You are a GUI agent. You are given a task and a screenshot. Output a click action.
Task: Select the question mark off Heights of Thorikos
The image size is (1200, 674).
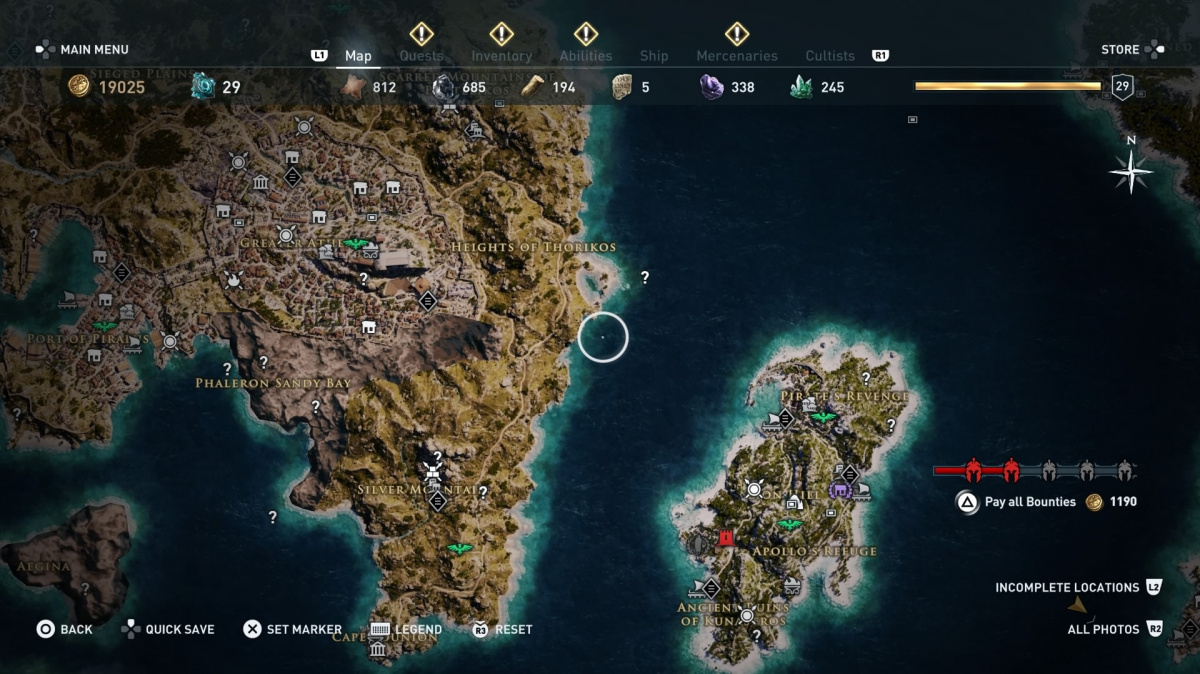[645, 277]
